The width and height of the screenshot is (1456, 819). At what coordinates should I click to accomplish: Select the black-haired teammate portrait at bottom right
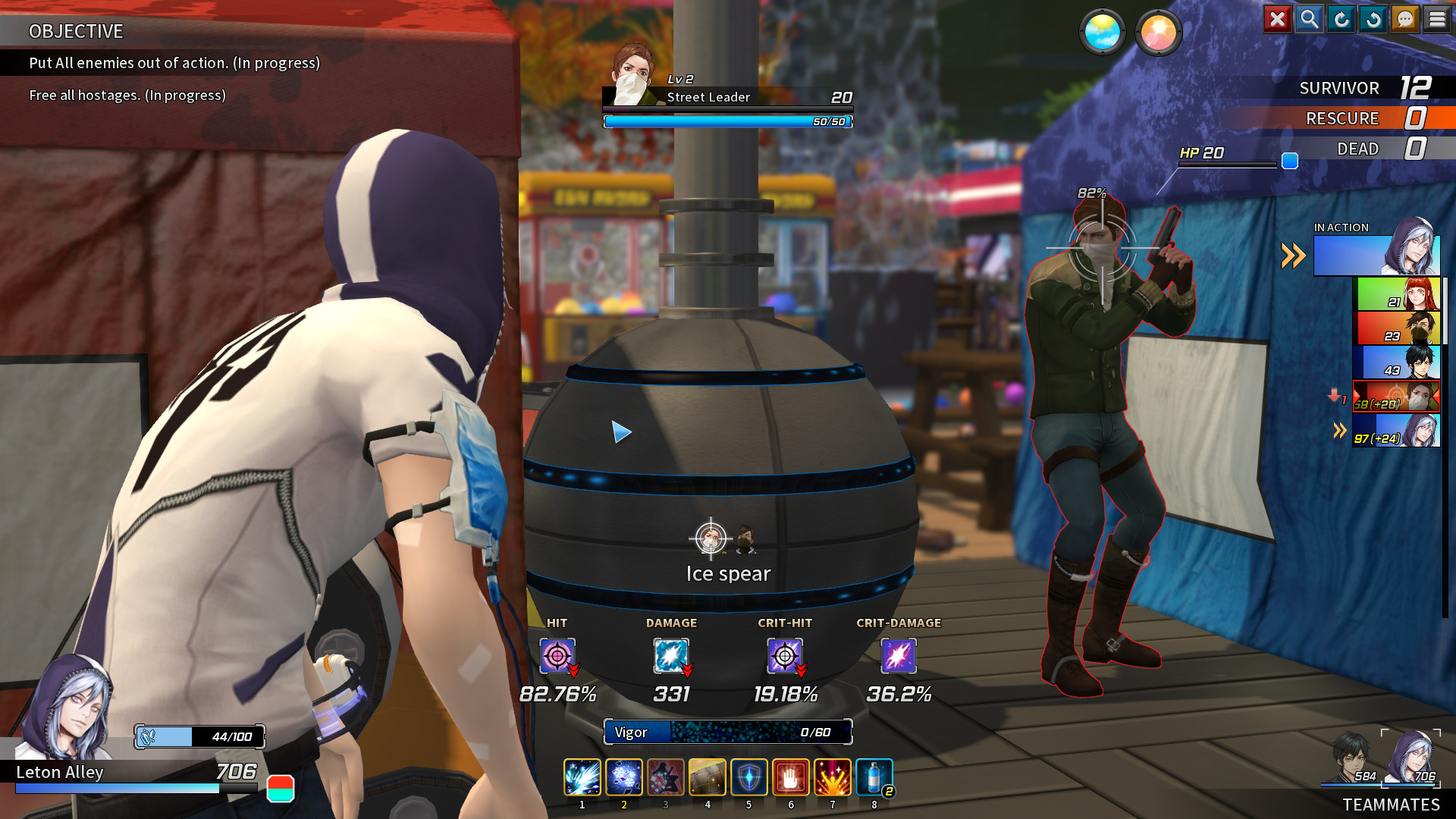pos(1351,757)
